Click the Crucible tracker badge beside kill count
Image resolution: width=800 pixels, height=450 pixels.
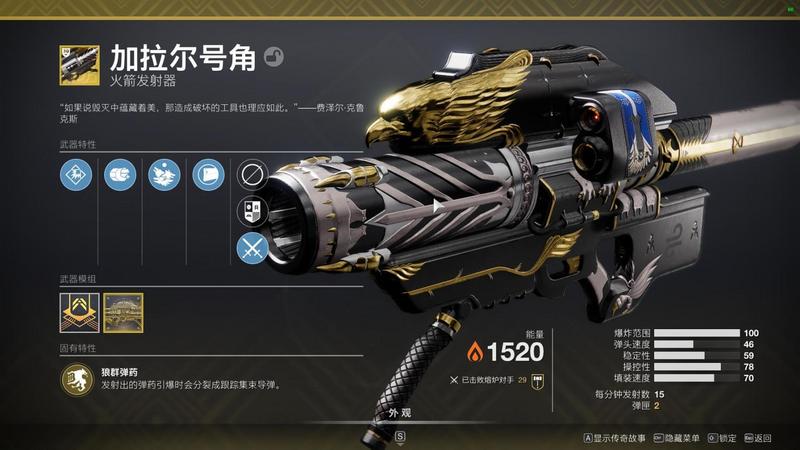click(x=537, y=381)
